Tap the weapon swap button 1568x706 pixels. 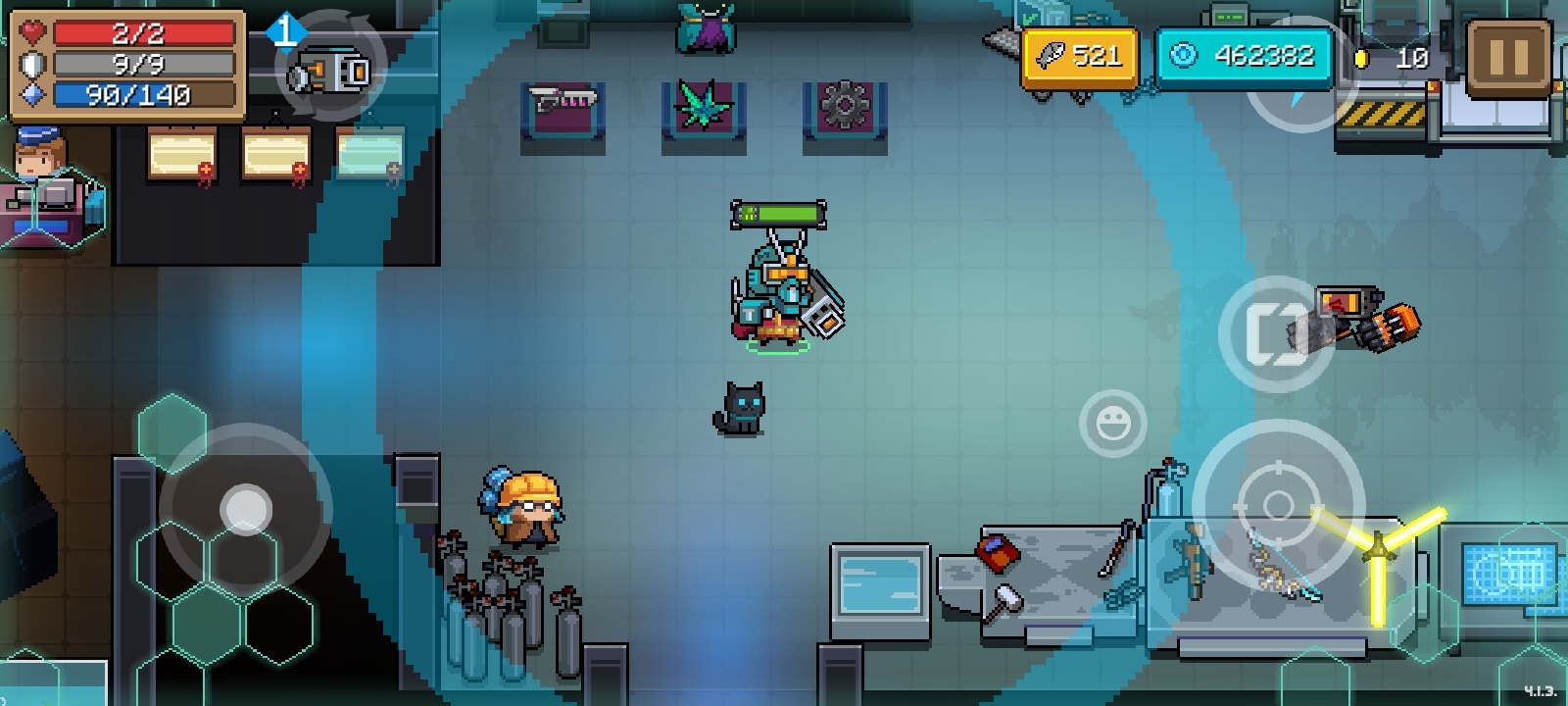click(1276, 334)
